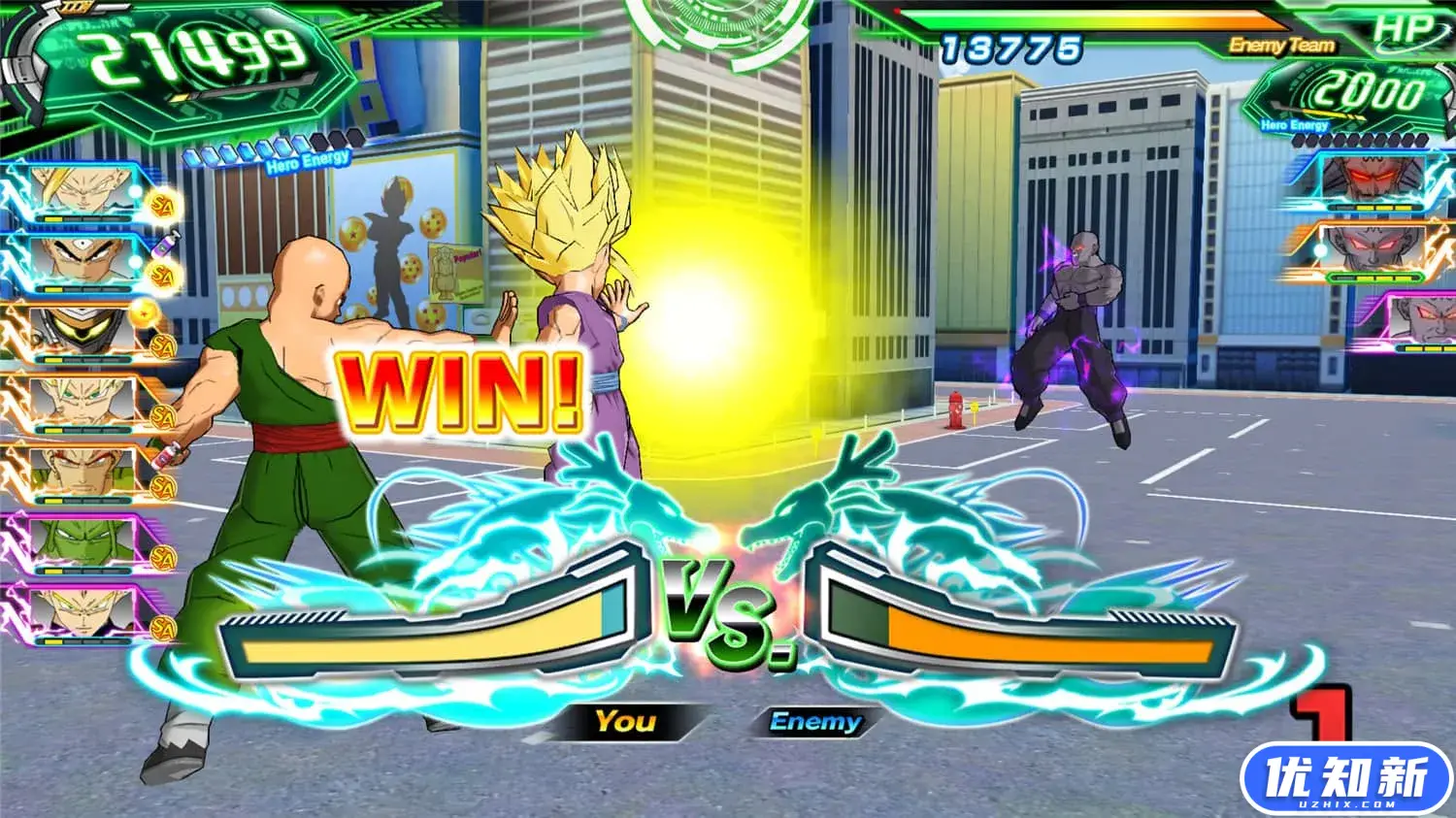The image size is (1456, 818).
Task: Toggle the SA badge on Tien's card
Action: pos(162,275)
